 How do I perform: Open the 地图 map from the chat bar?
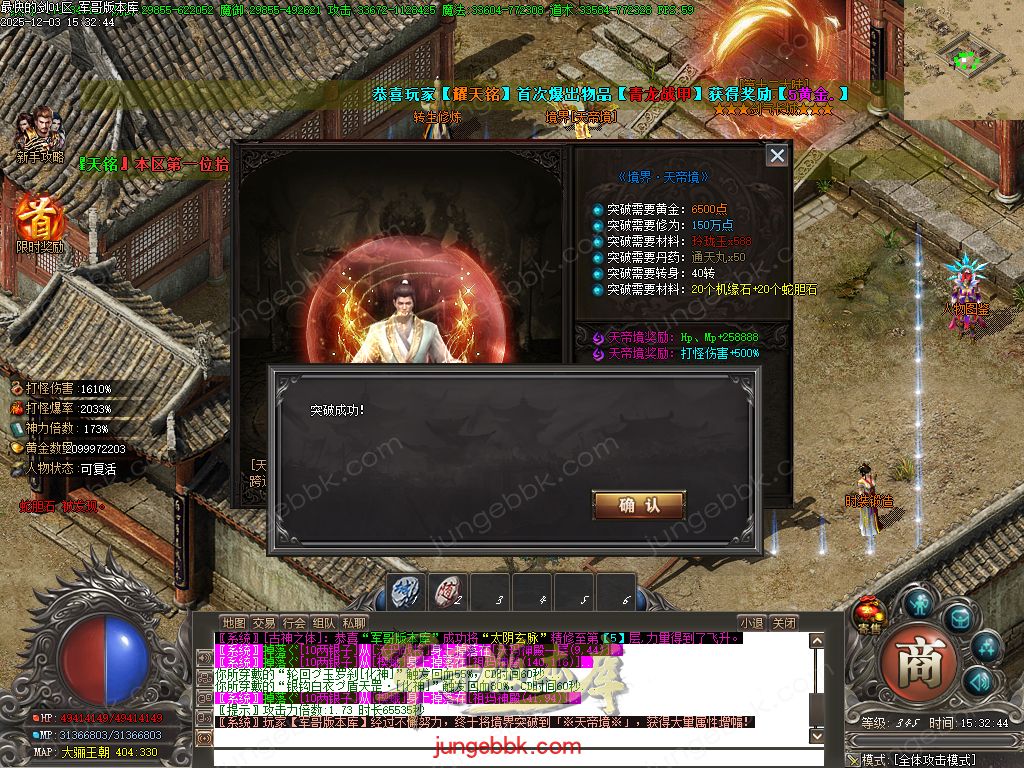233,622
